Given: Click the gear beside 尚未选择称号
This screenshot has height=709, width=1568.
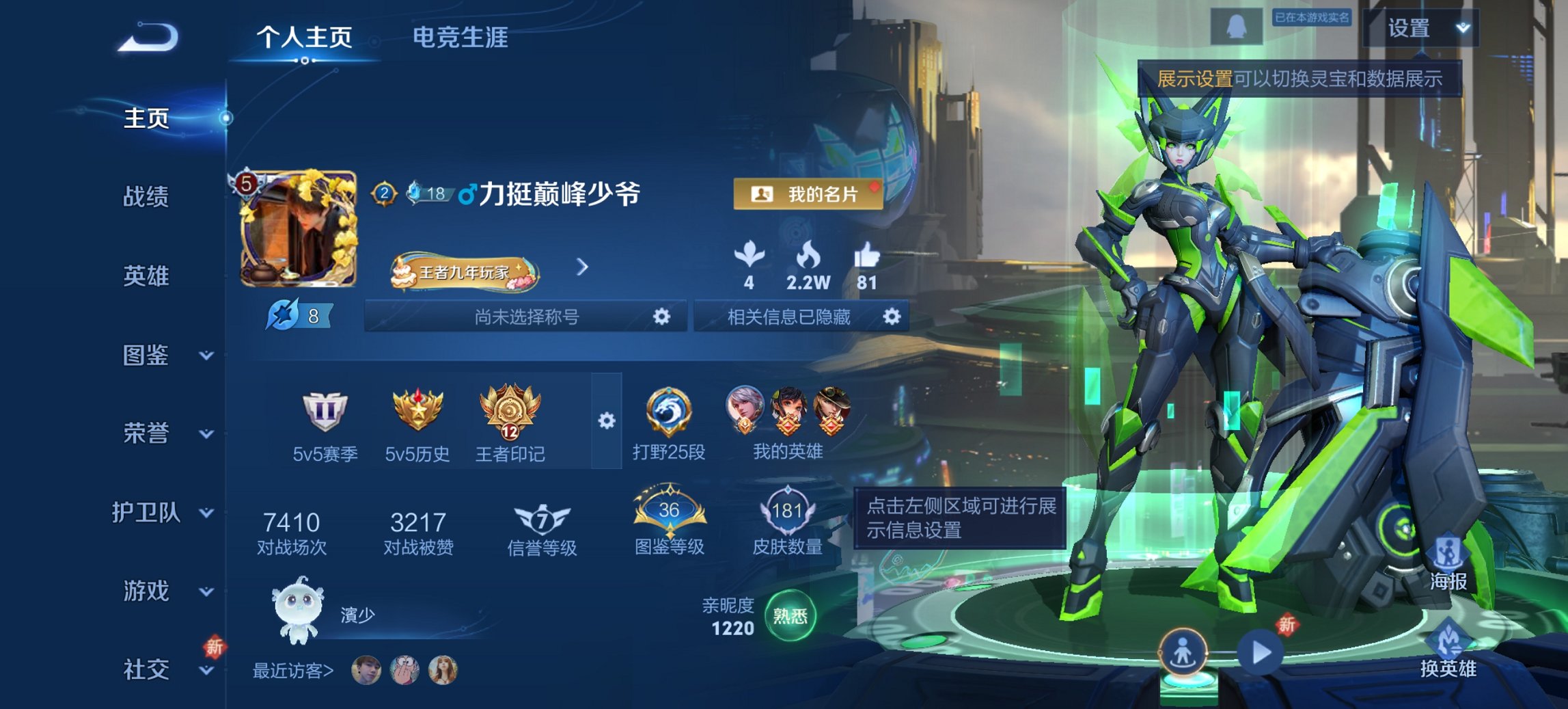Looking at the screenshot, I should click(x=660, y=318).
